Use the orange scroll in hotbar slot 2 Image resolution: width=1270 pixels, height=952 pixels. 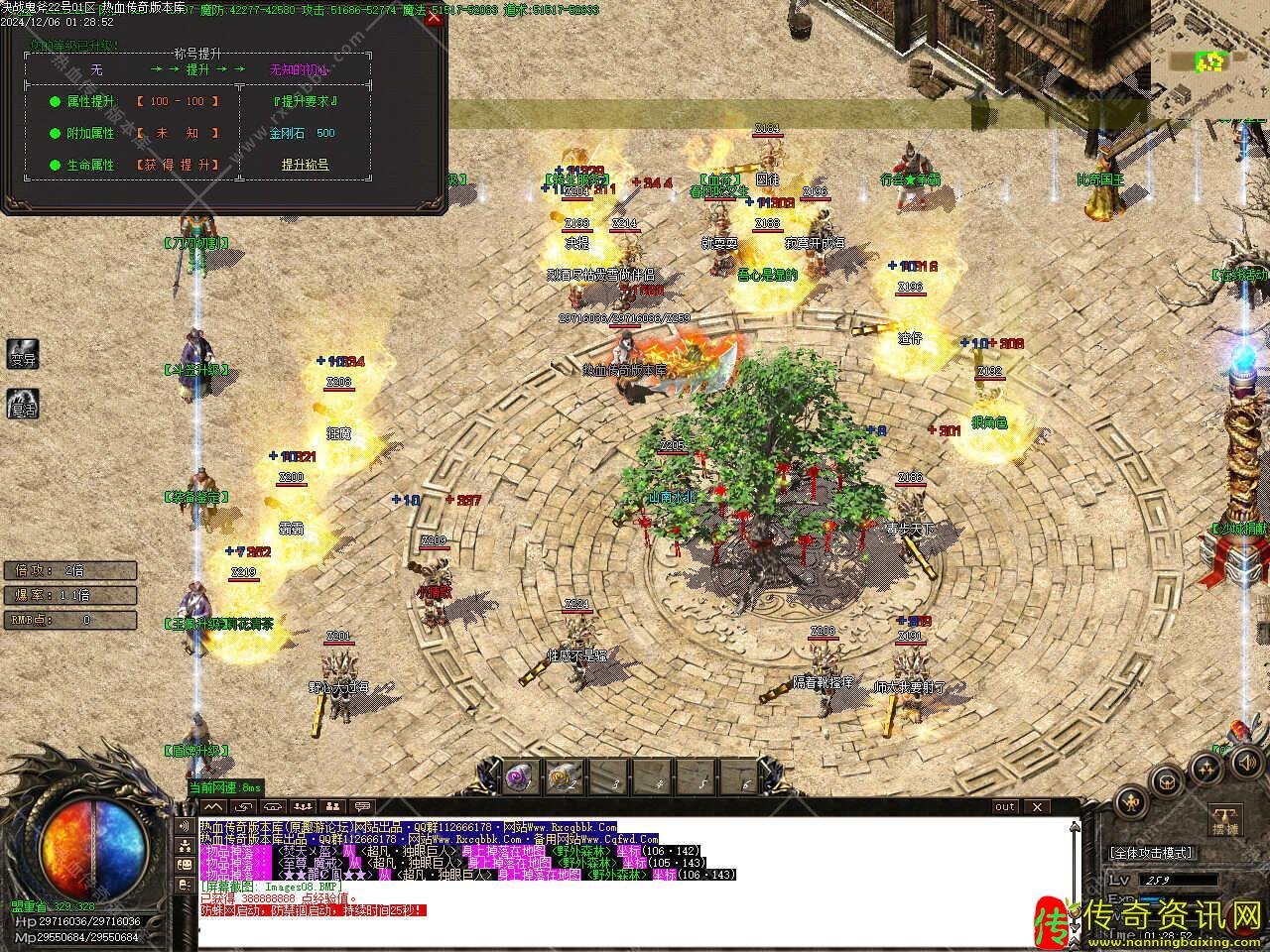pos(565,777)
